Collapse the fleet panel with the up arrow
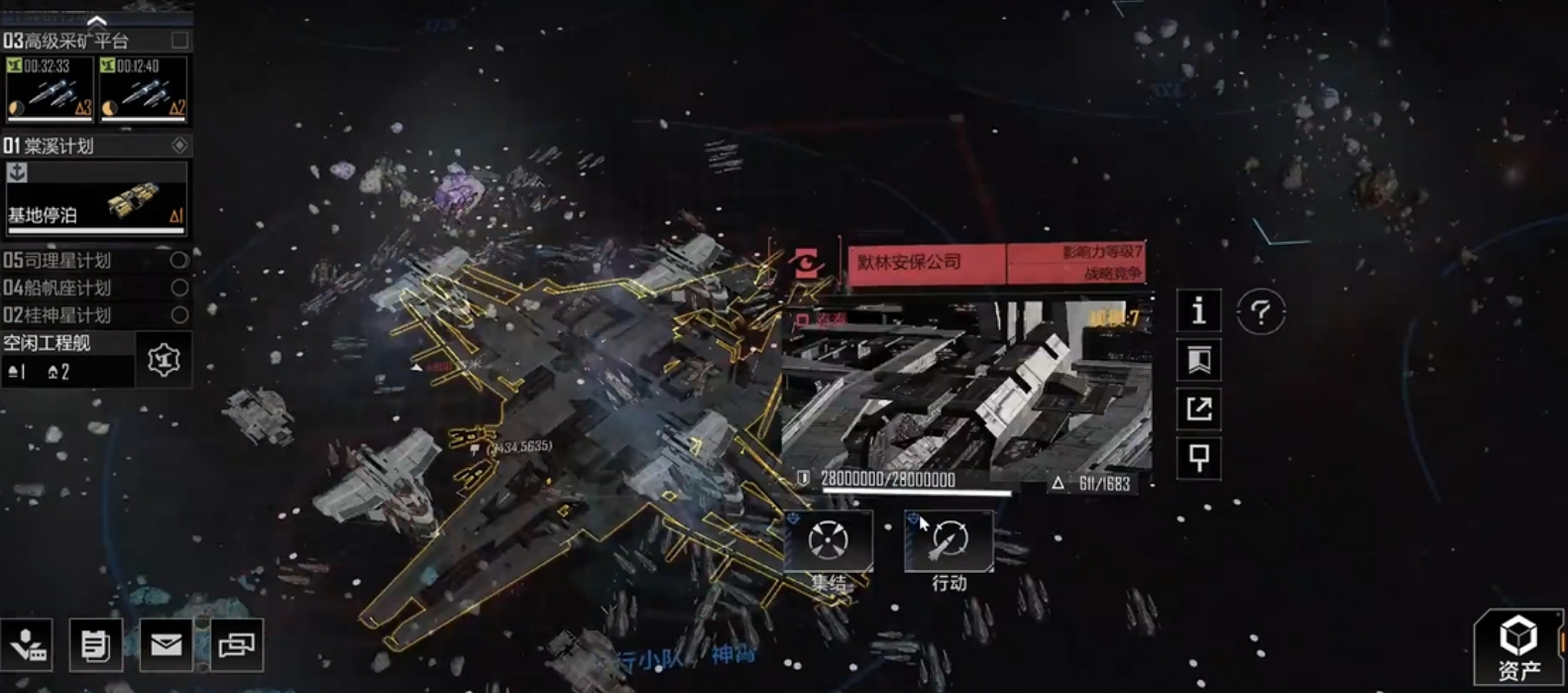The image size is (1568, 693). 96,20
